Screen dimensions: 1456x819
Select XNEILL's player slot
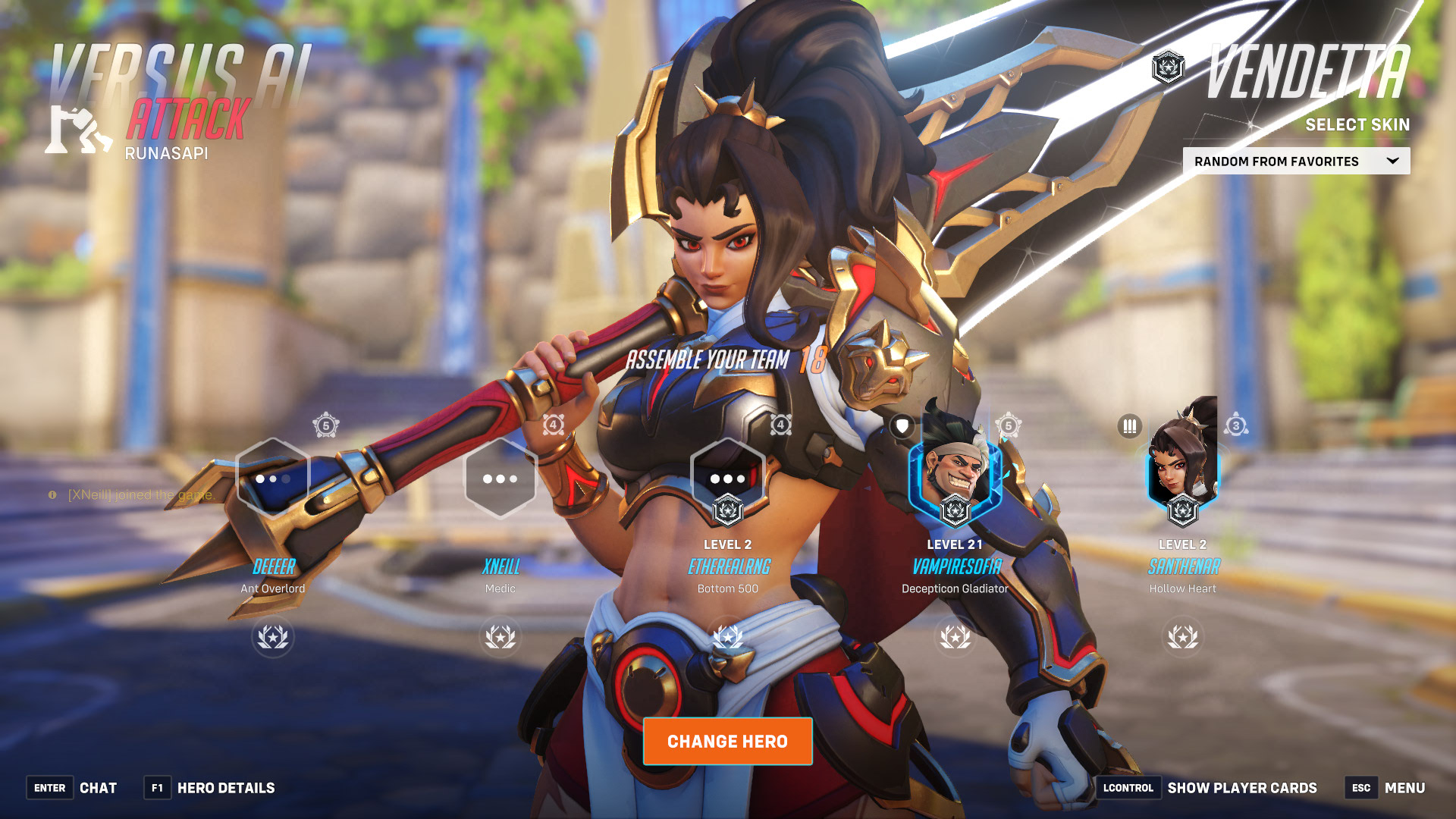pos(500,479)
